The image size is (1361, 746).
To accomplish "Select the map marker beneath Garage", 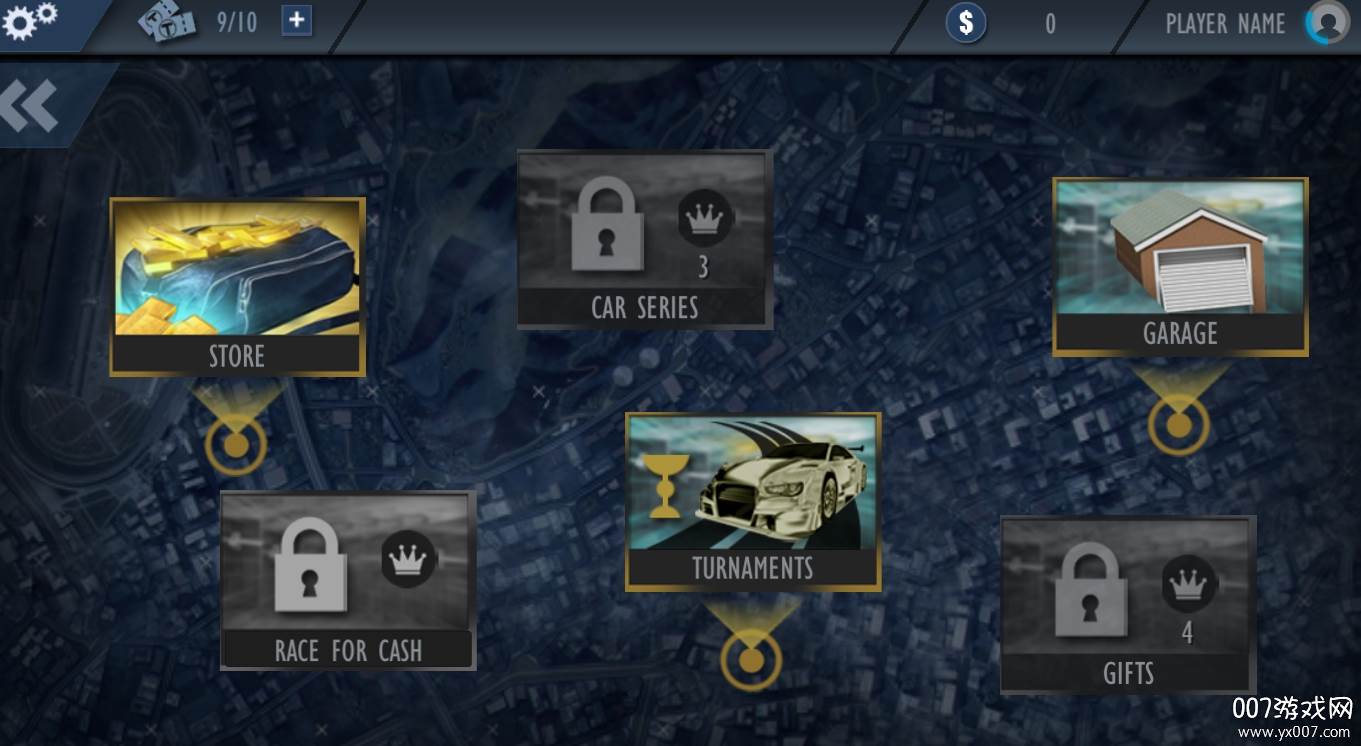I will pyautogui.click(x=1179, y=425).
